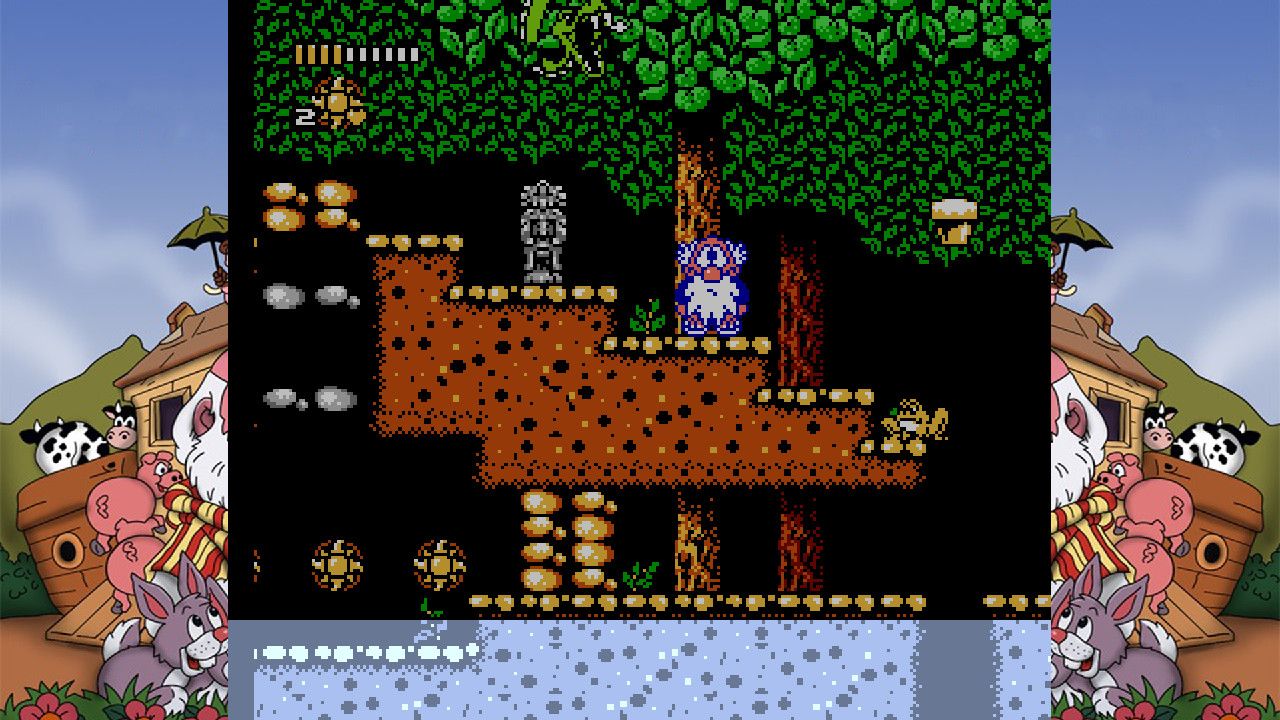1280x720 pixels.
Task: Click the orange health bar segments
Action: tap(318, 55)
